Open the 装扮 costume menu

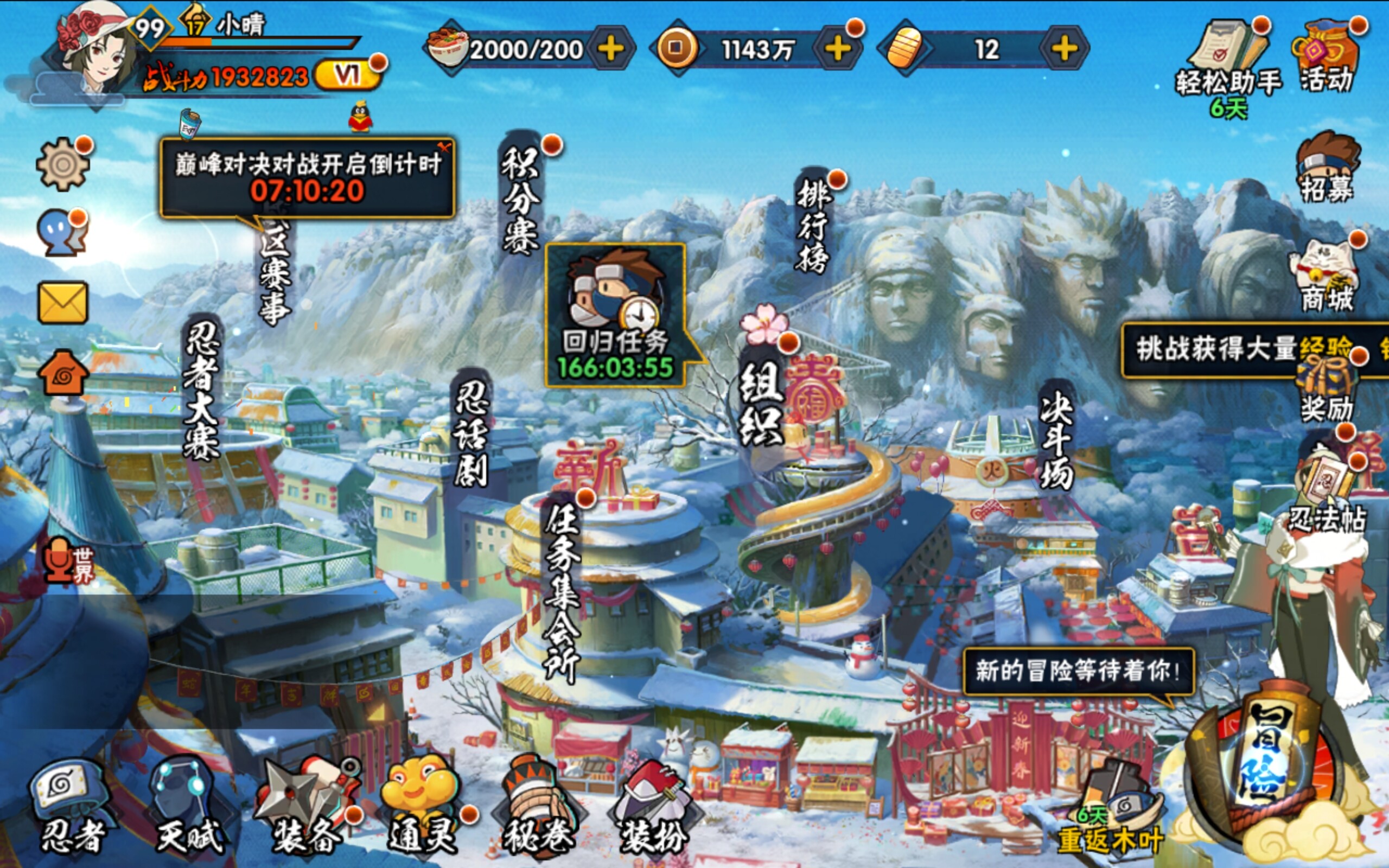coord(654,807)
